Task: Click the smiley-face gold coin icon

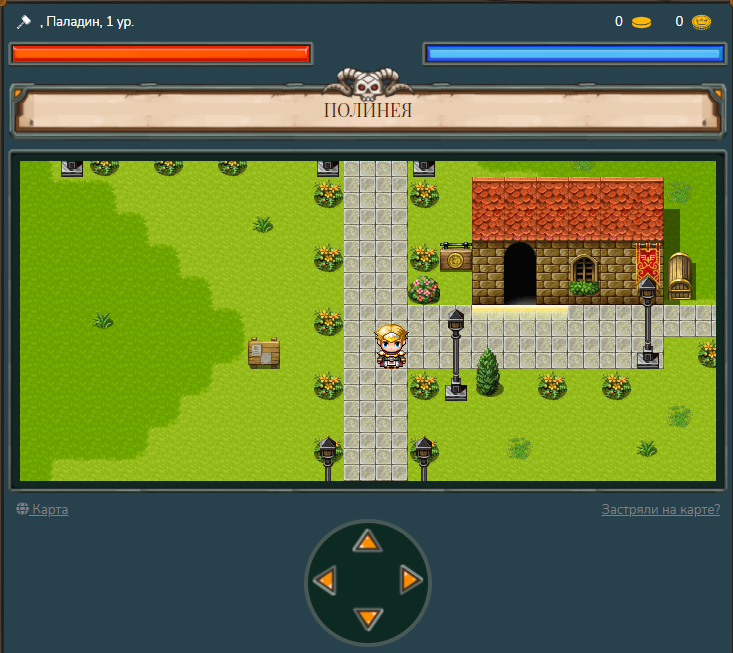Action: coord(701,22)
